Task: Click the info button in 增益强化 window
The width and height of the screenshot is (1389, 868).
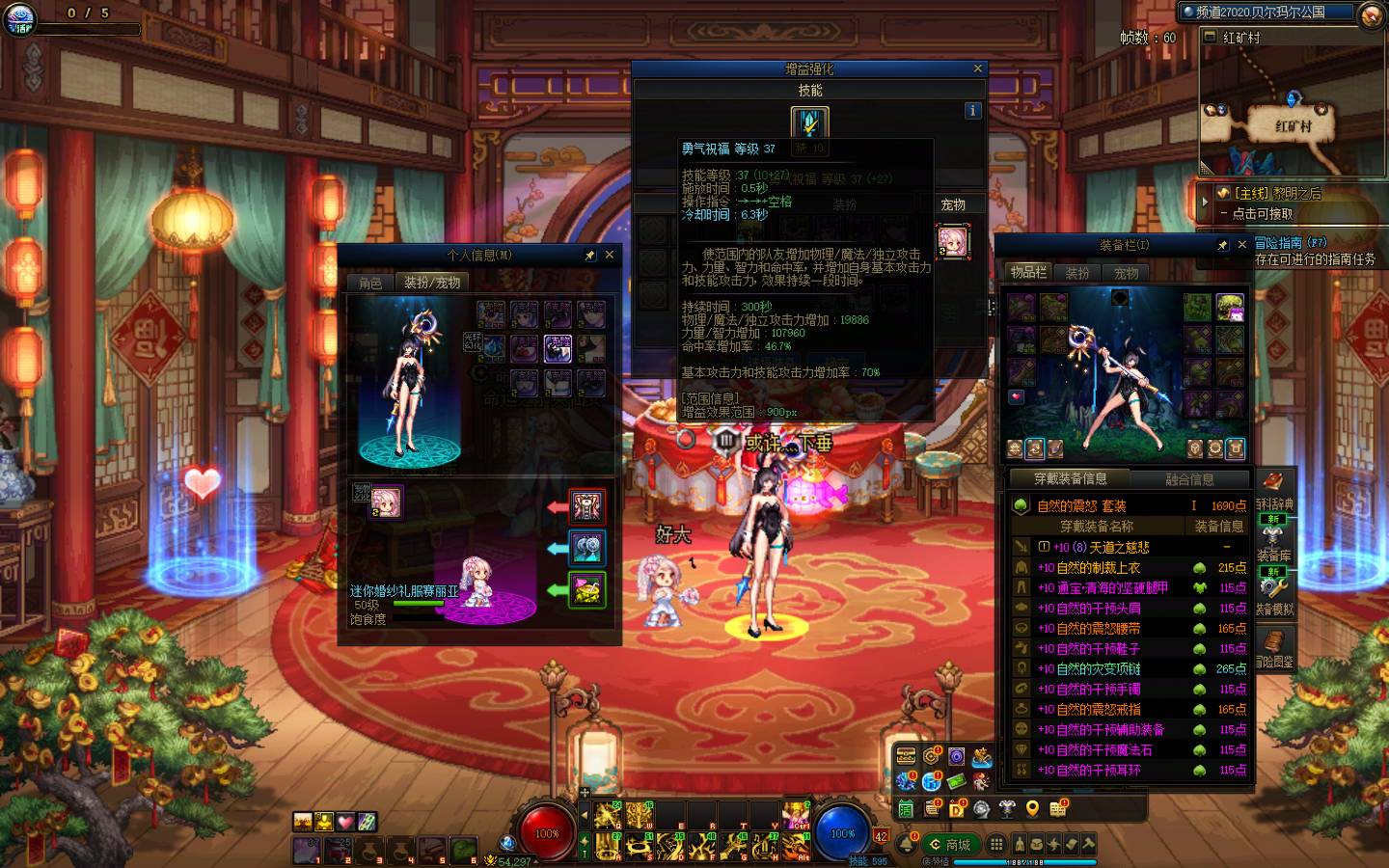Action: coord(972,111)
